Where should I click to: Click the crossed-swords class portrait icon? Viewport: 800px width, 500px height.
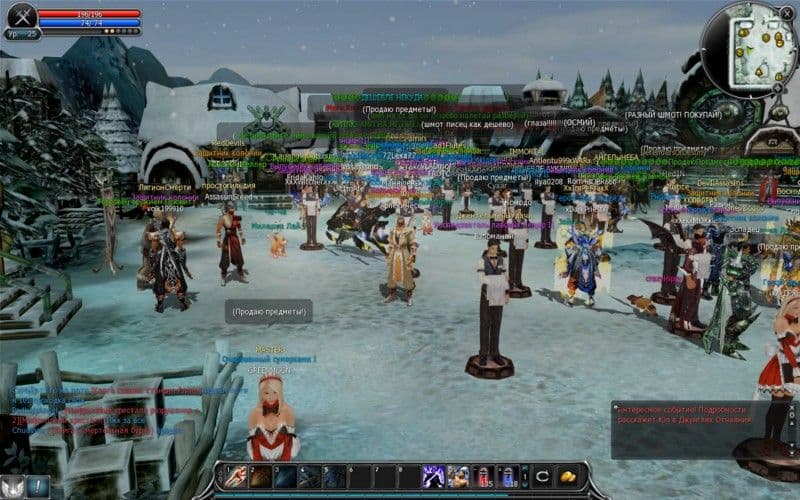click(21, 15)
